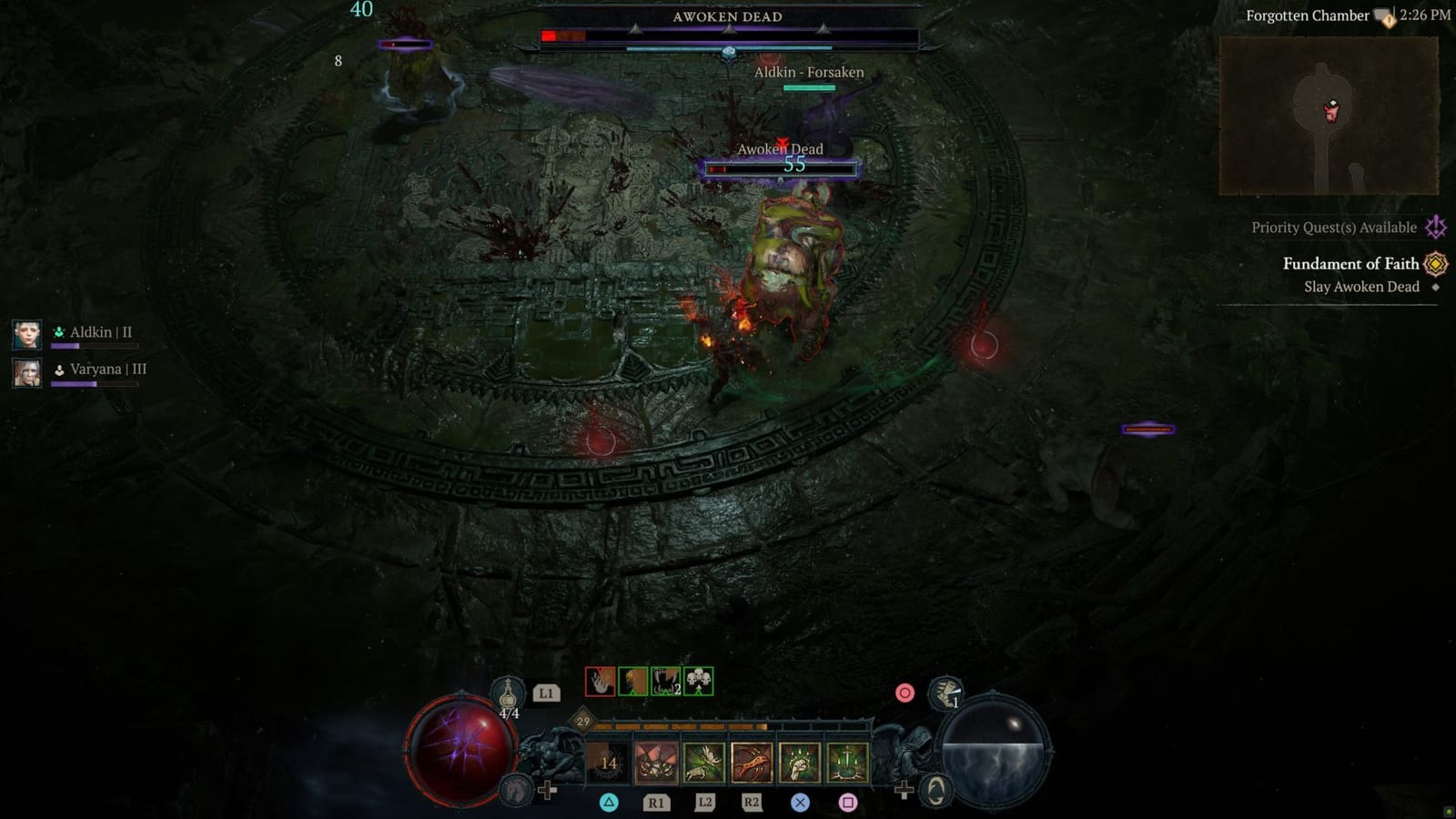Click the Awoken Dead boss health bar
Image resolution: width=1456 pixels, height=819 pixels.
[728, 35]
